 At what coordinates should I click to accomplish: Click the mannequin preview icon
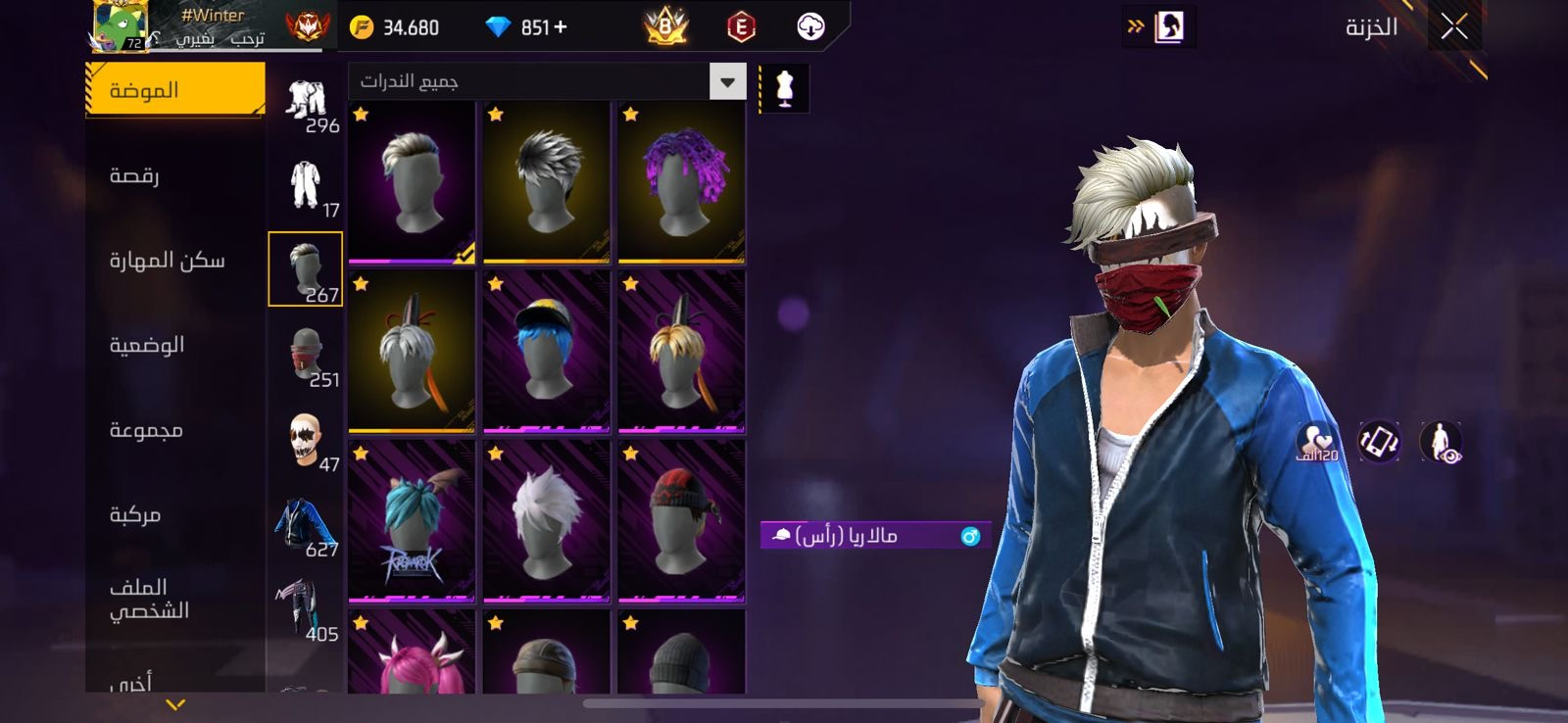pos(784,88)
